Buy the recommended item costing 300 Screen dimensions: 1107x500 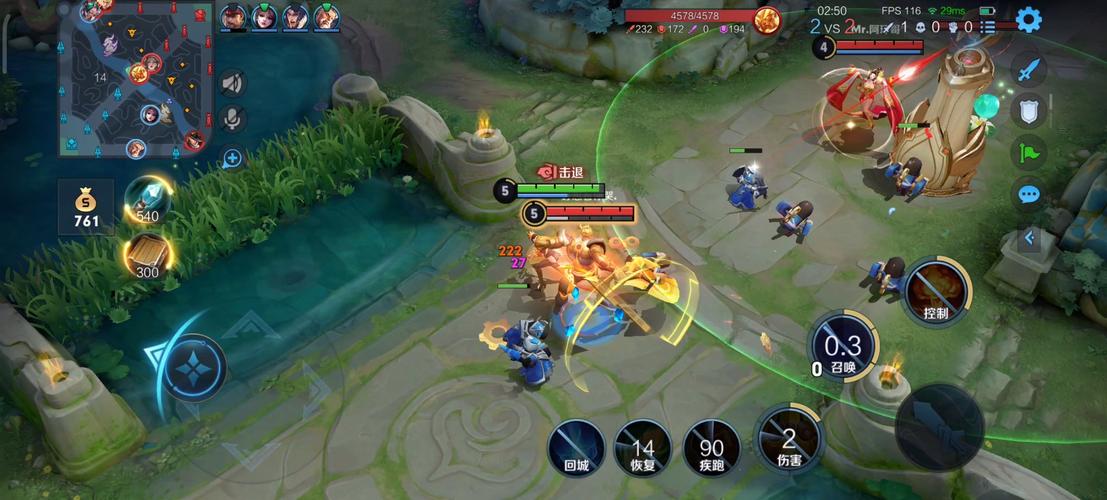point(148,256)
